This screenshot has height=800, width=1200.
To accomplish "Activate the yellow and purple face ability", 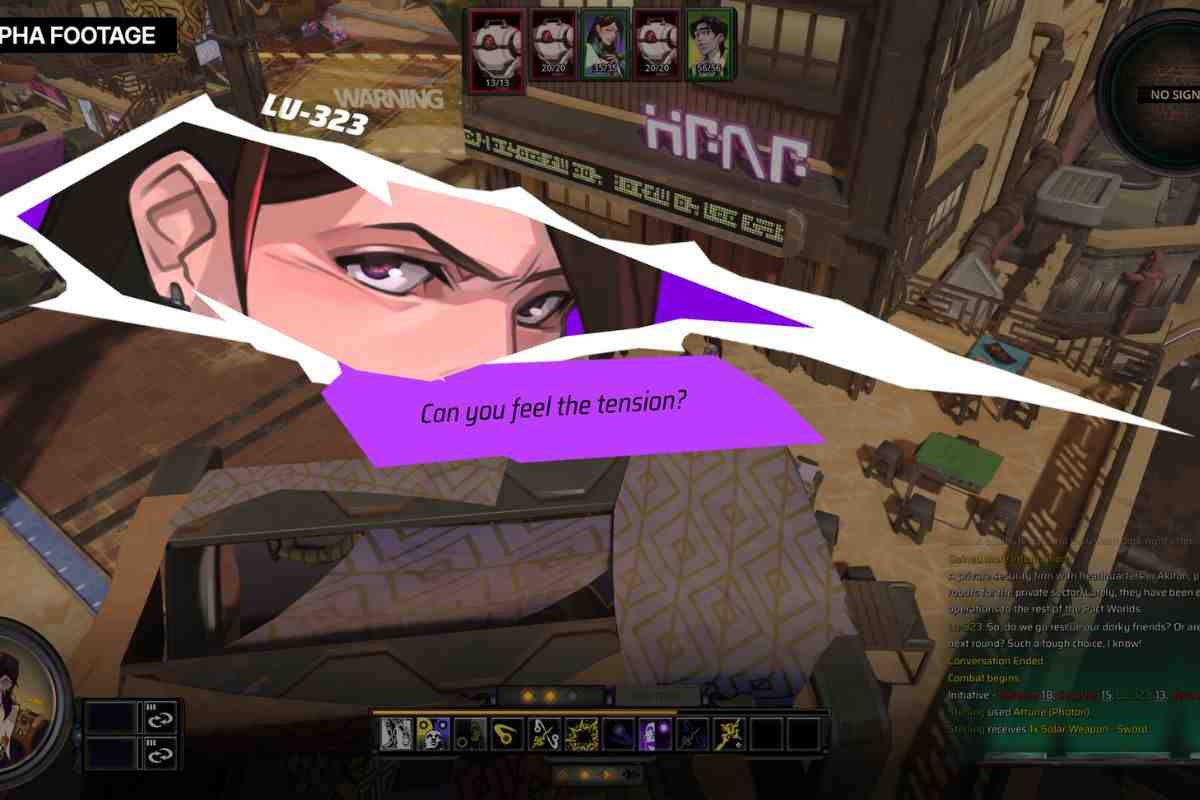I will [x=431, y=733].
